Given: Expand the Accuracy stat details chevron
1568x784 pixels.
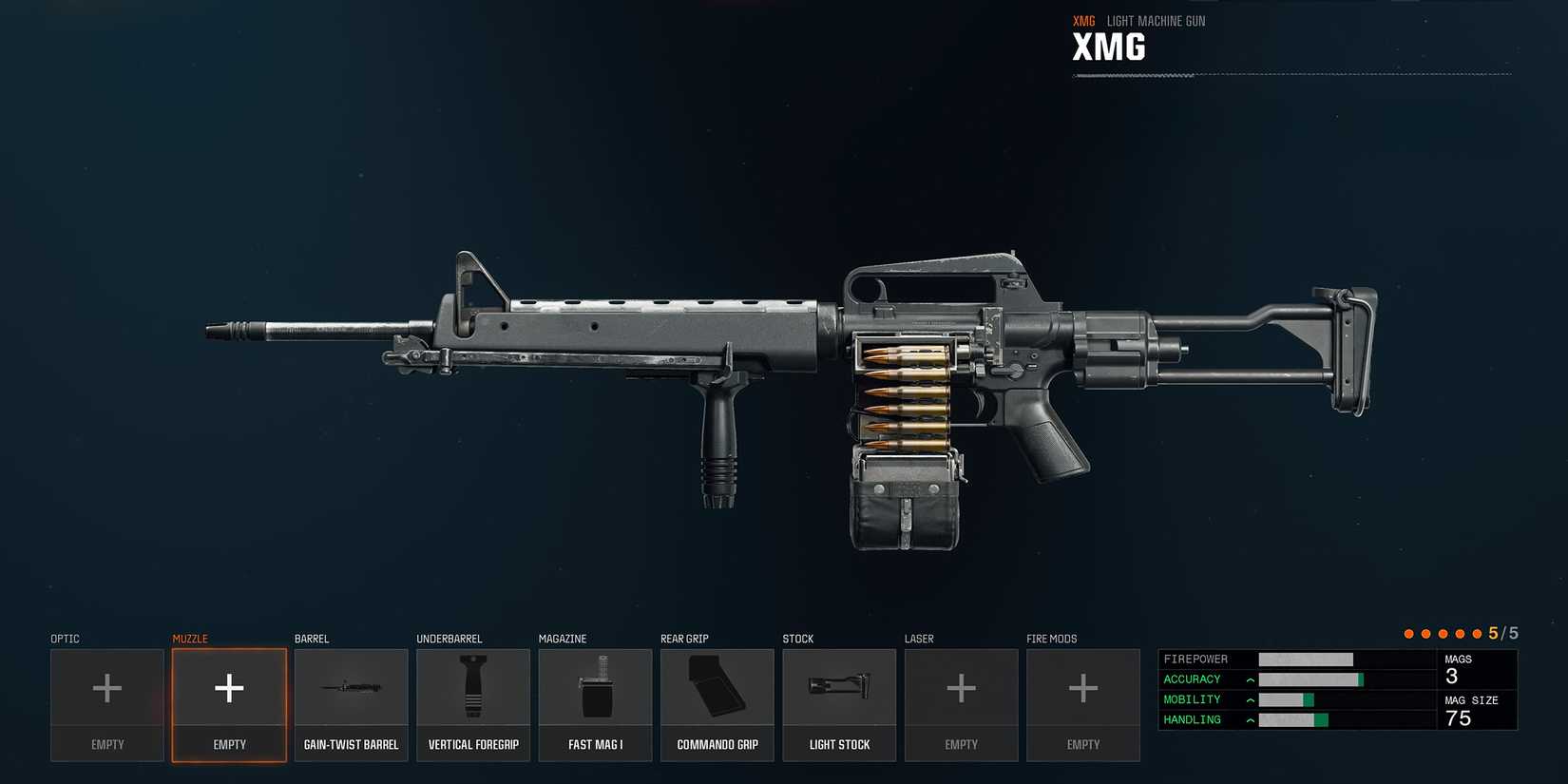Looking at the screenshot, I should coord(1249,679).
